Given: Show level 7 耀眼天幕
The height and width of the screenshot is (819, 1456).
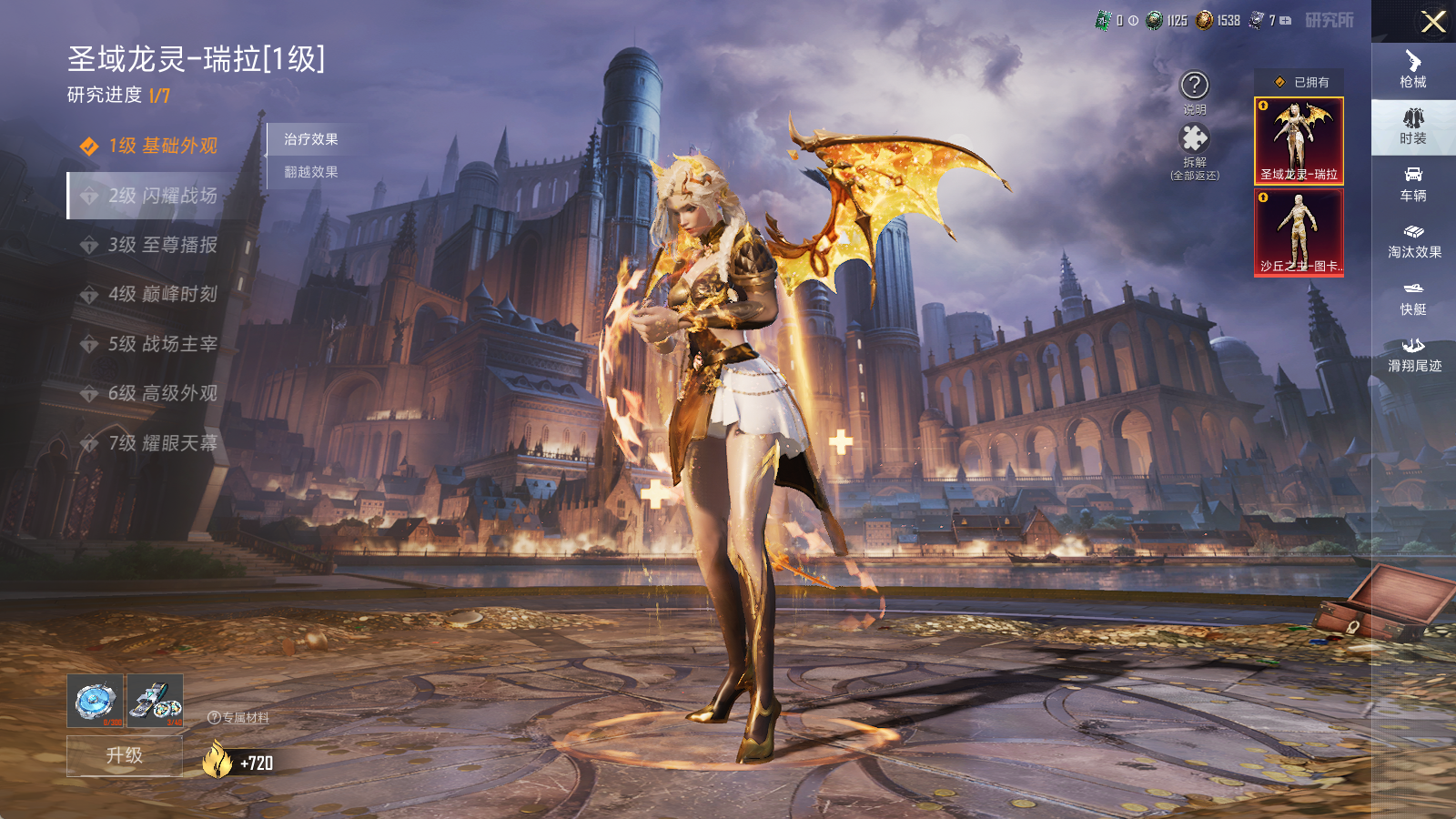Looking at the screenshot, I should 162,443.
